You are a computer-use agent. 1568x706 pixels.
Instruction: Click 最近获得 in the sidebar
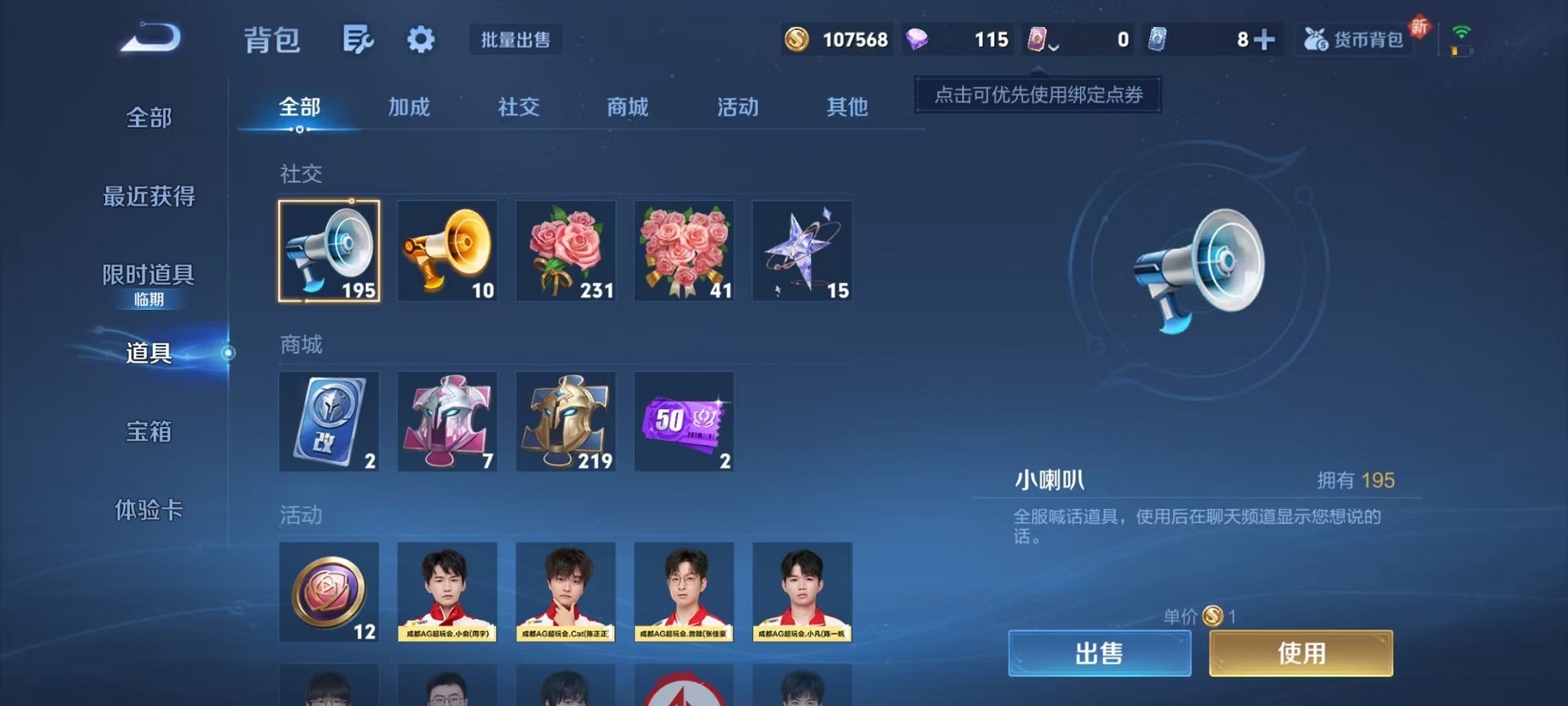tap(148, 198)
